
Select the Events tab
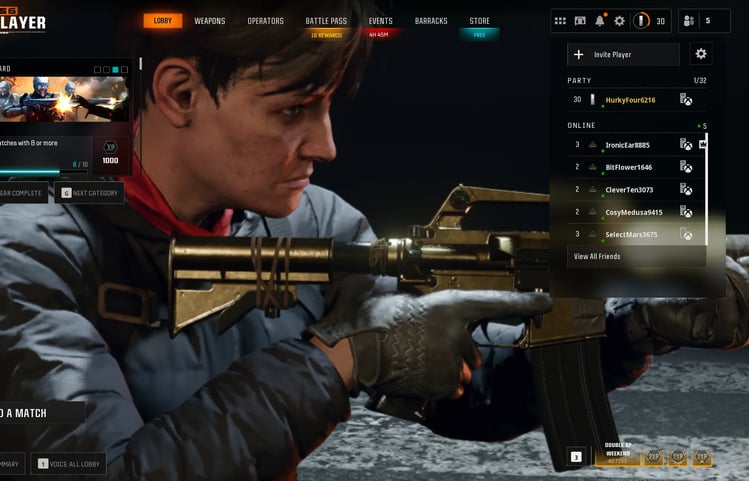click(x=380, y=21)
